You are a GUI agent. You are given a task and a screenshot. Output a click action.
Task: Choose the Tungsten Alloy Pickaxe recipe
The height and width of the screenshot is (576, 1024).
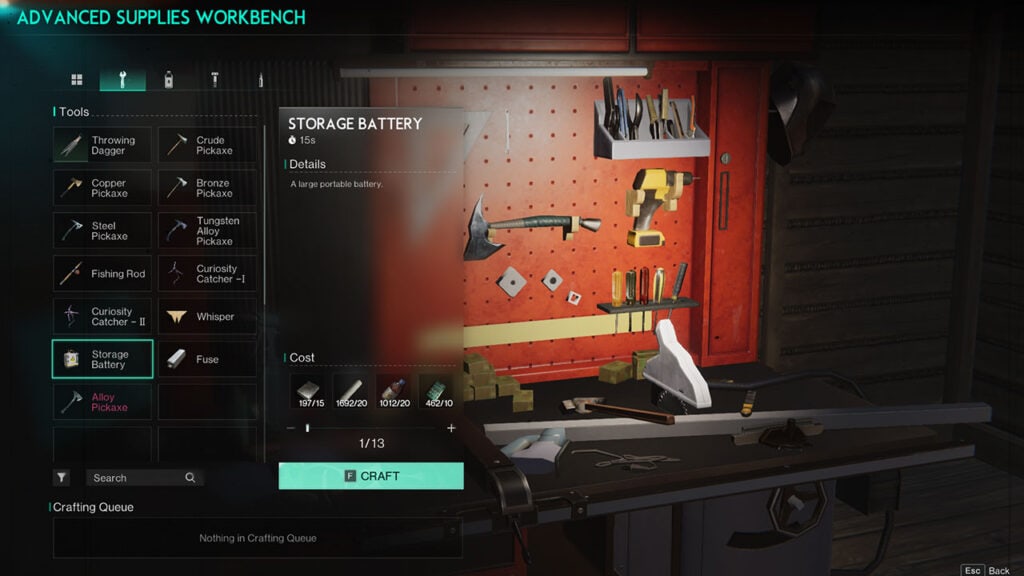point(207,231)
